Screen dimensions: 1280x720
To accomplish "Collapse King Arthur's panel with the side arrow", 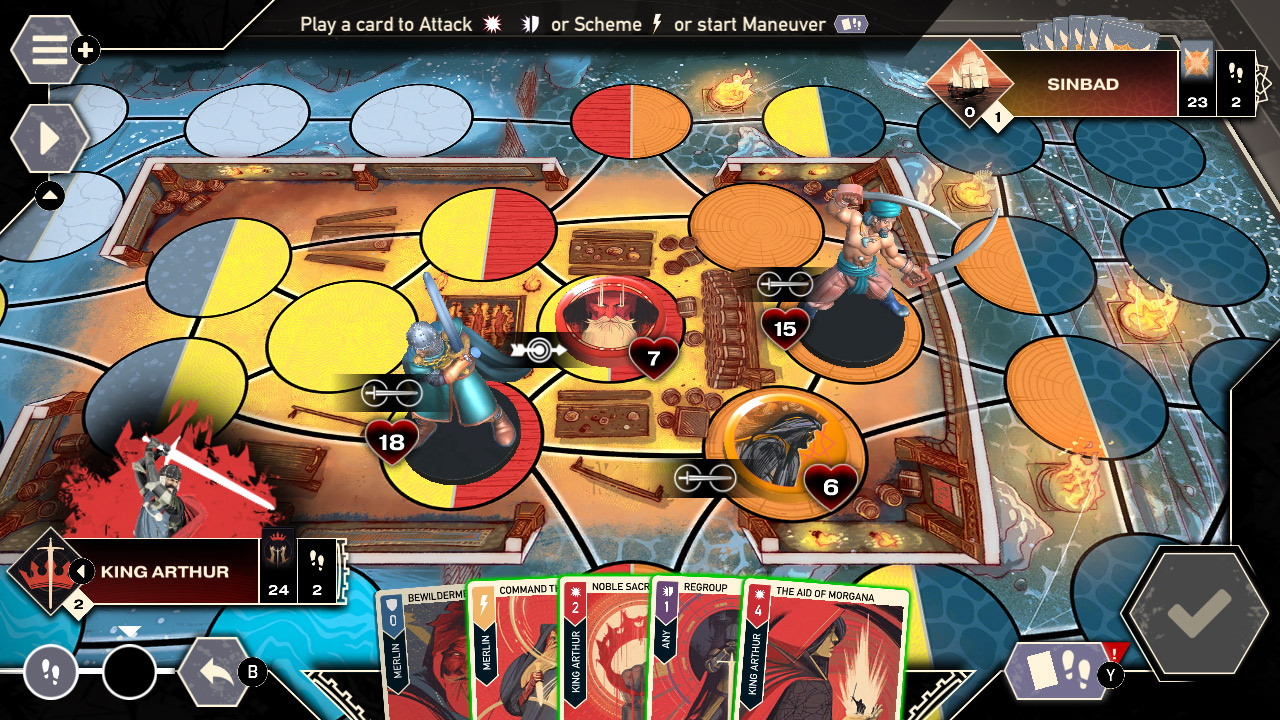I will 84,570.
